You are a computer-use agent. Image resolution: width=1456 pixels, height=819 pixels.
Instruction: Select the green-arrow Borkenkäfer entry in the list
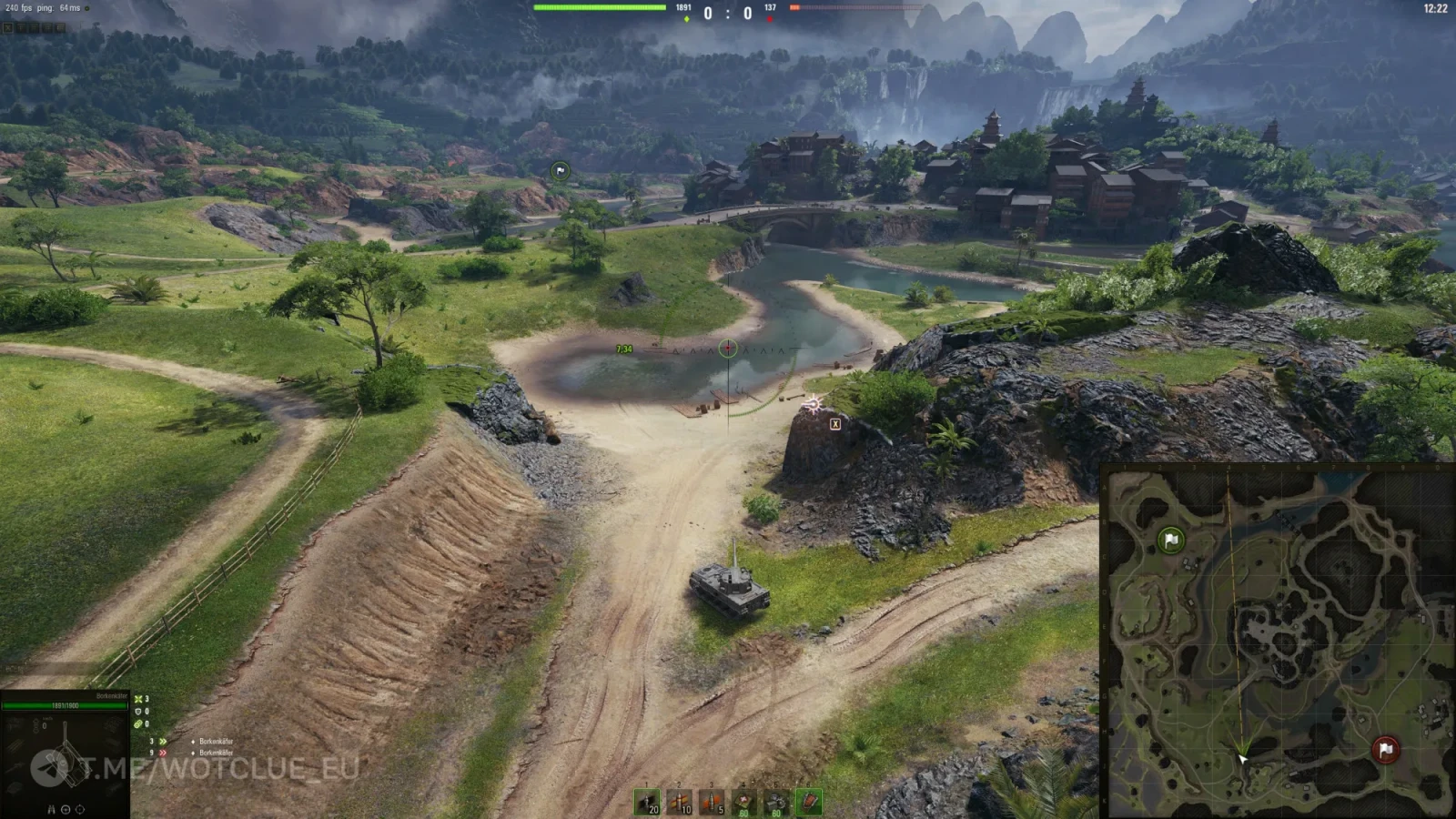click(216, 742)
